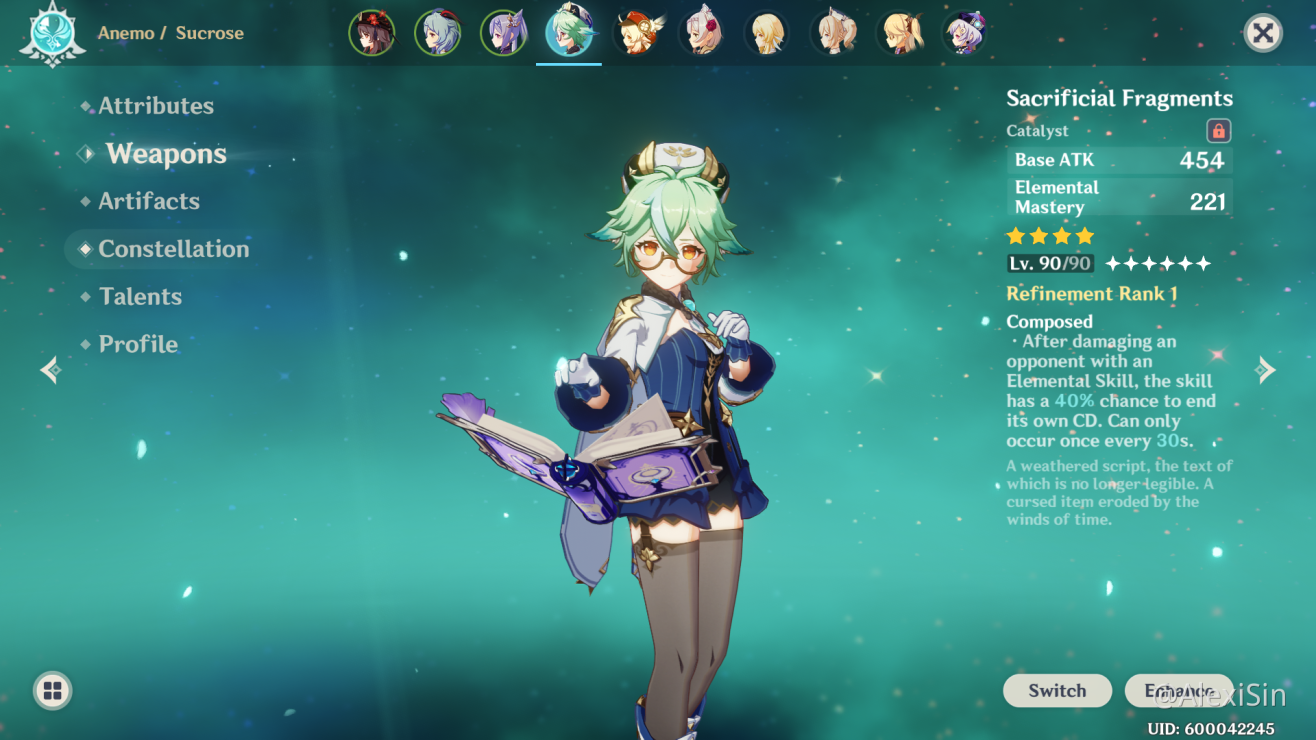
Task: Select Keqing's character portrait
Action: (x=504, y=32)
